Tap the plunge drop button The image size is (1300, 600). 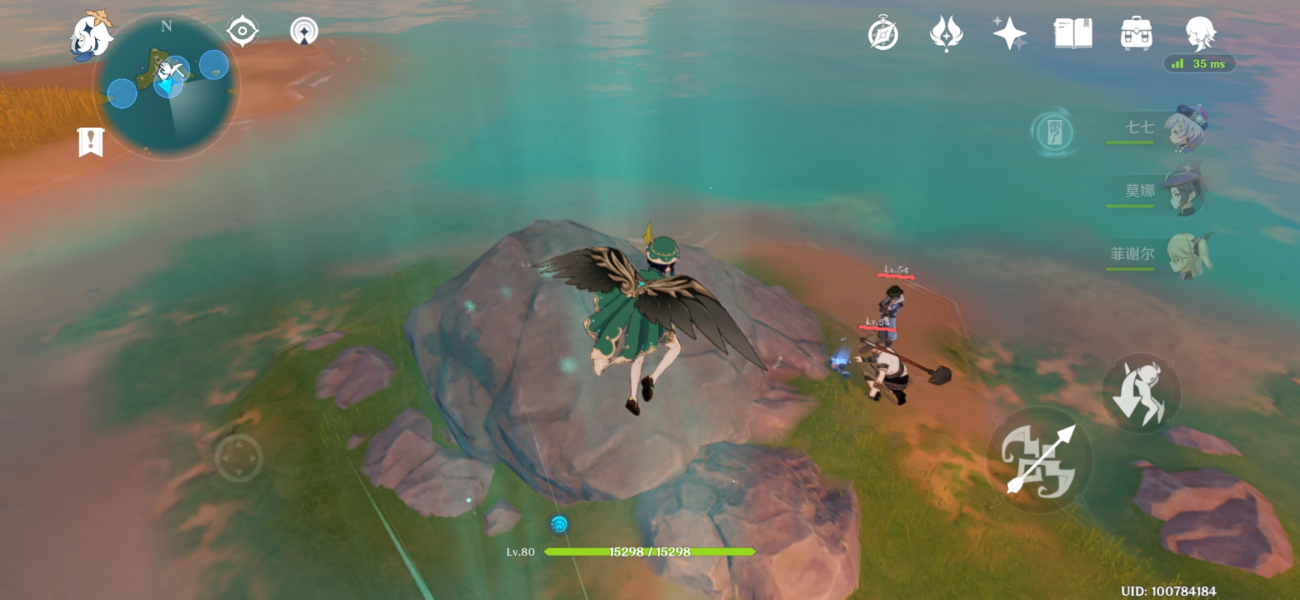pyautogui.click(x=1141, y=393)
